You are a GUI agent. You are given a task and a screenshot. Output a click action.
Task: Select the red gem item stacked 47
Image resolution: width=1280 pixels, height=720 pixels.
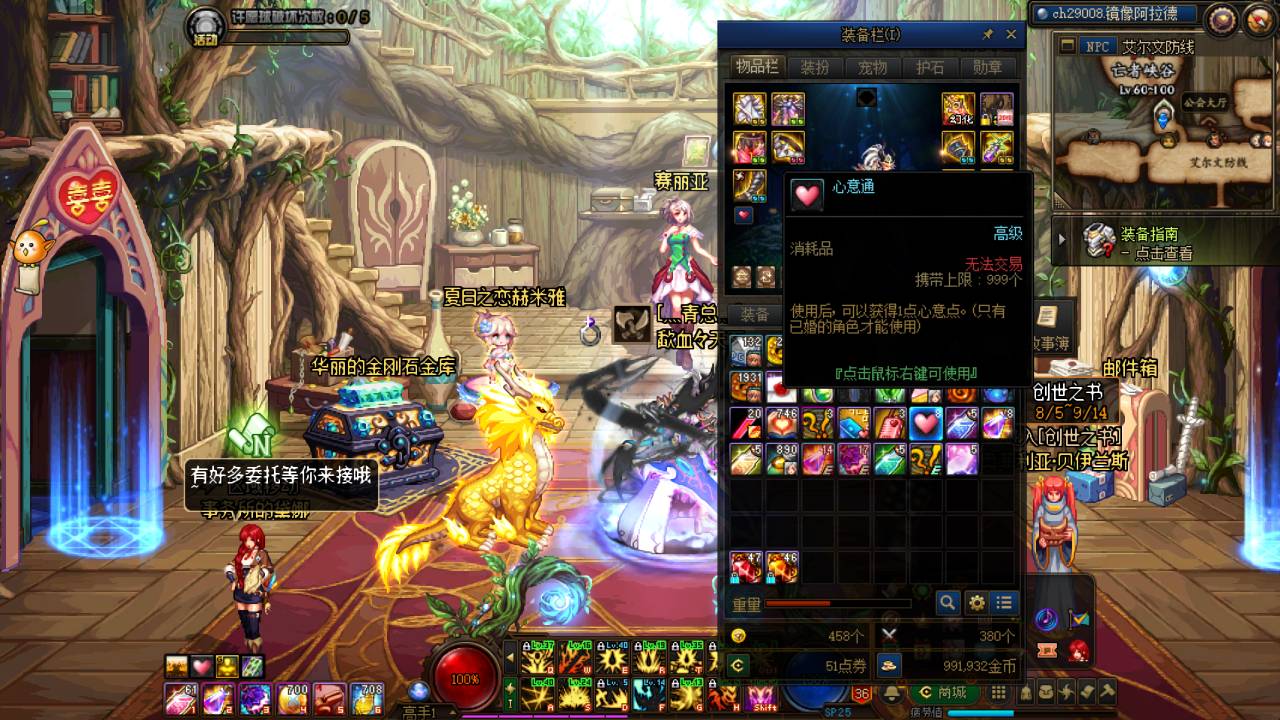click(746, 567)
